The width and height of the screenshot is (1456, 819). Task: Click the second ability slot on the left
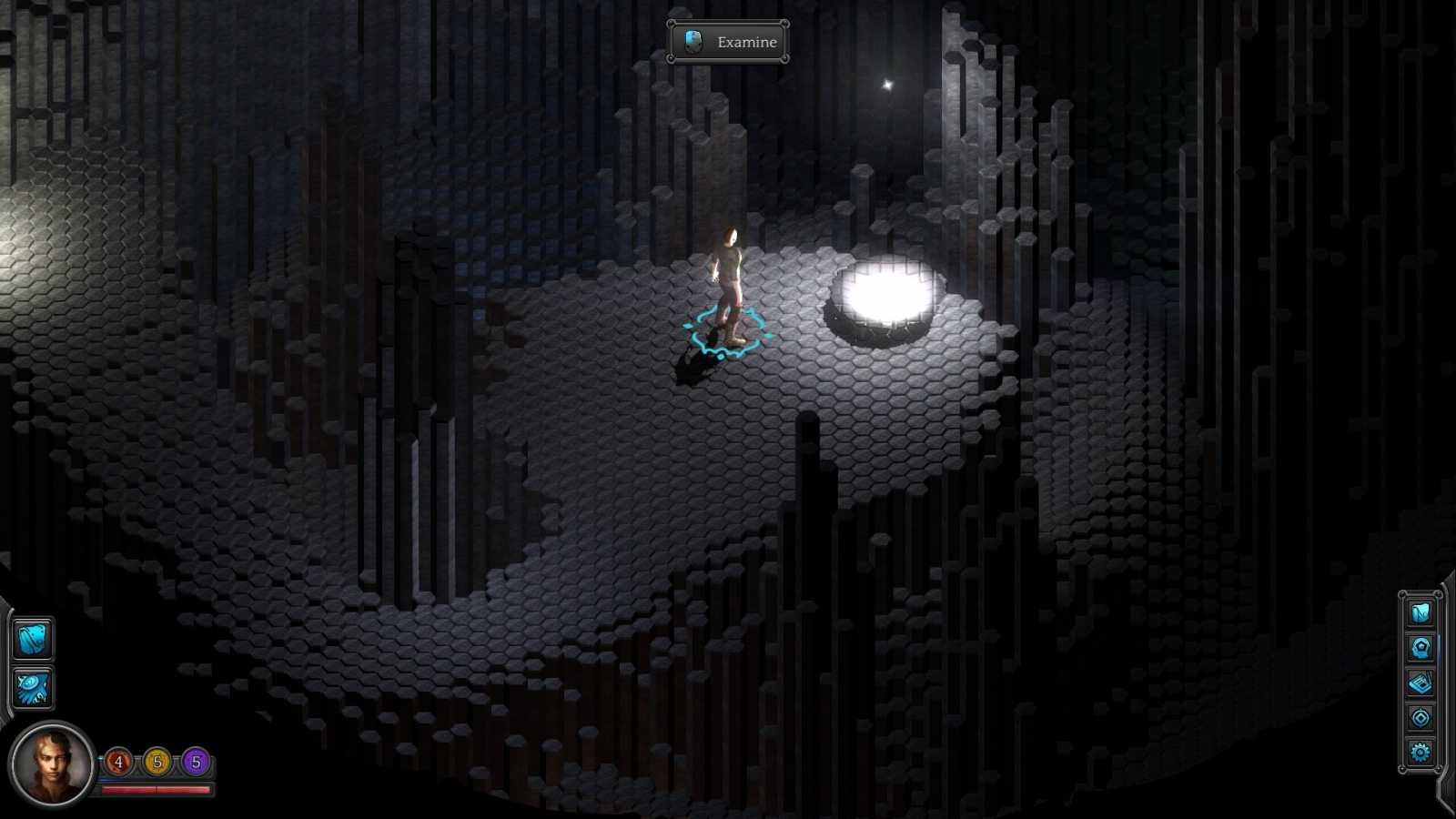point(34,689)
